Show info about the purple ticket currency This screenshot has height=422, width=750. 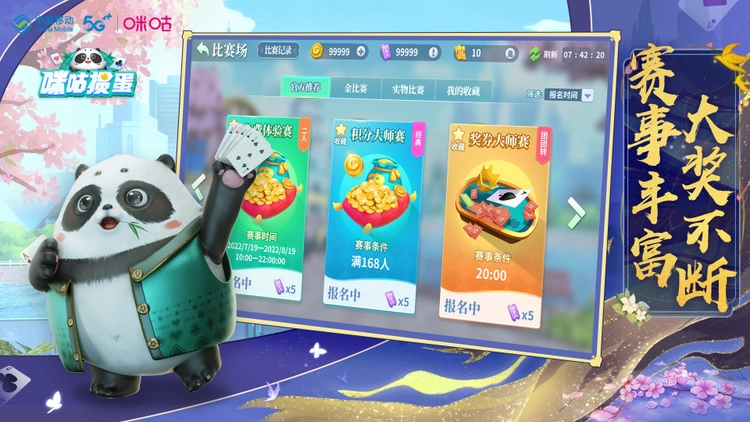point(432,52)
